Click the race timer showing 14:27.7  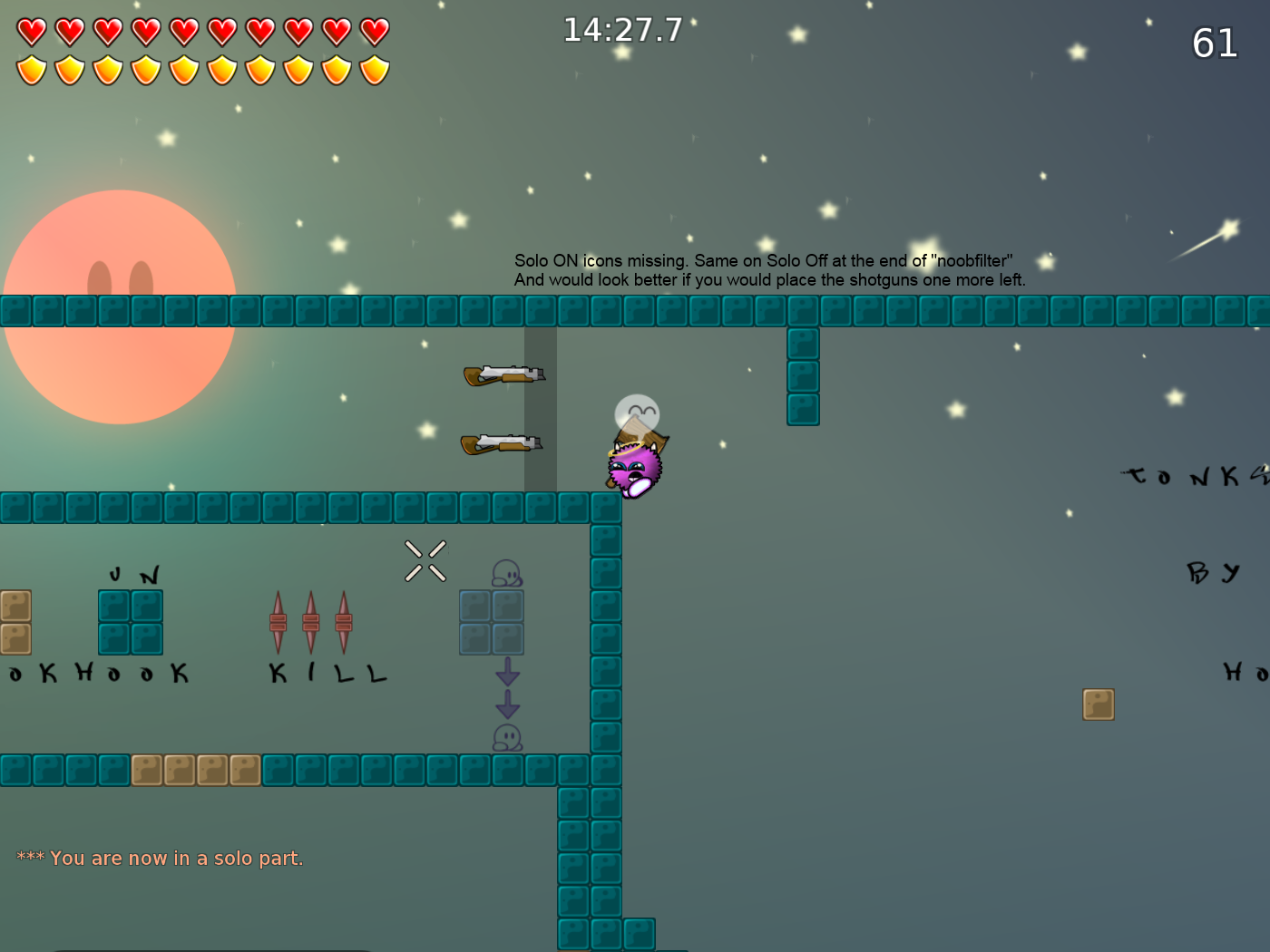coord(622,30)
